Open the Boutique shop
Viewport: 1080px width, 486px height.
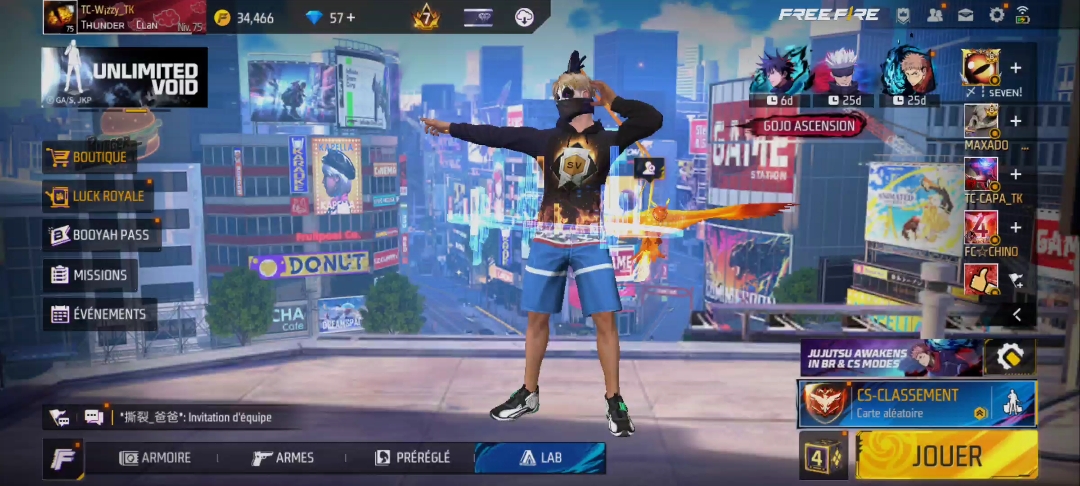pyautogui.click(x=90, y=157)
